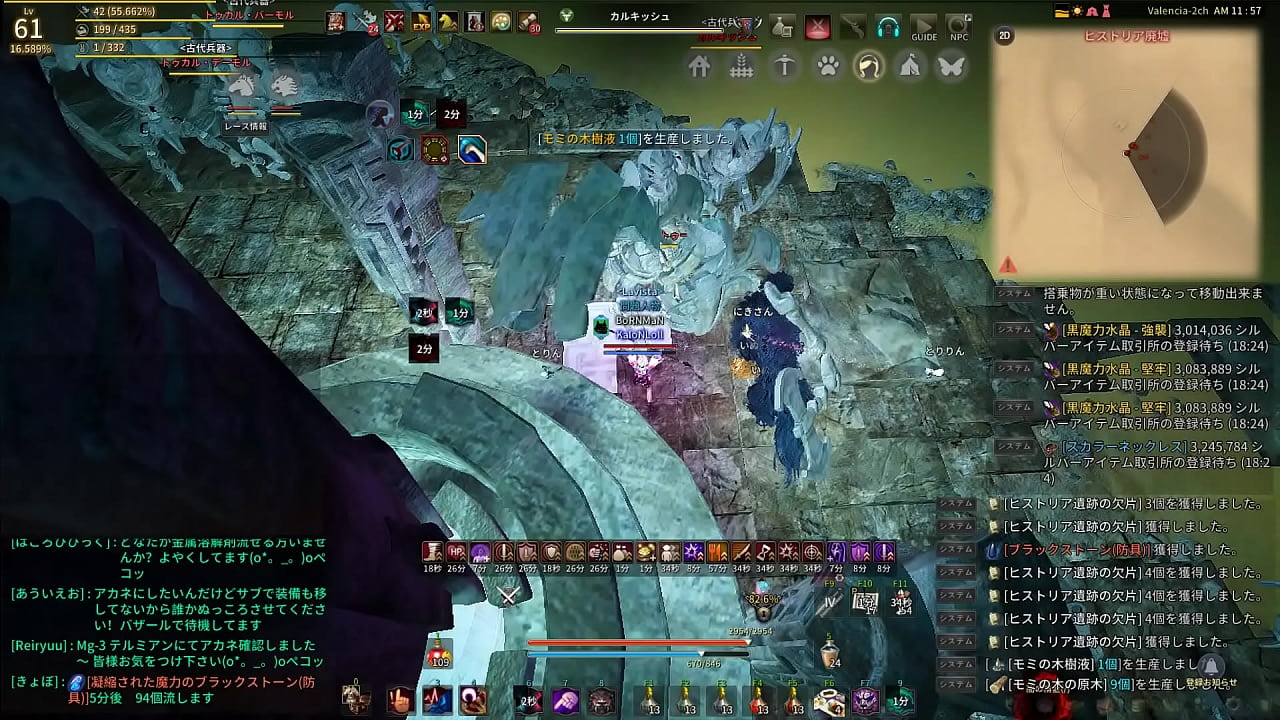Screen dimensions: 1280x720
Task: Click the HP bar at bottom center
Action: click(x=638, y=643)
